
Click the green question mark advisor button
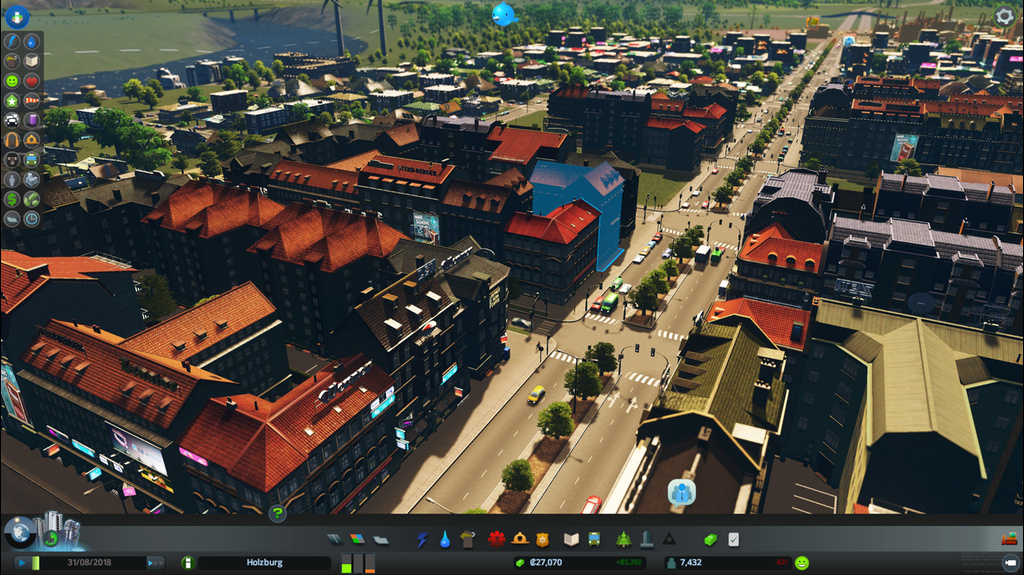click(x=277, y=513)
